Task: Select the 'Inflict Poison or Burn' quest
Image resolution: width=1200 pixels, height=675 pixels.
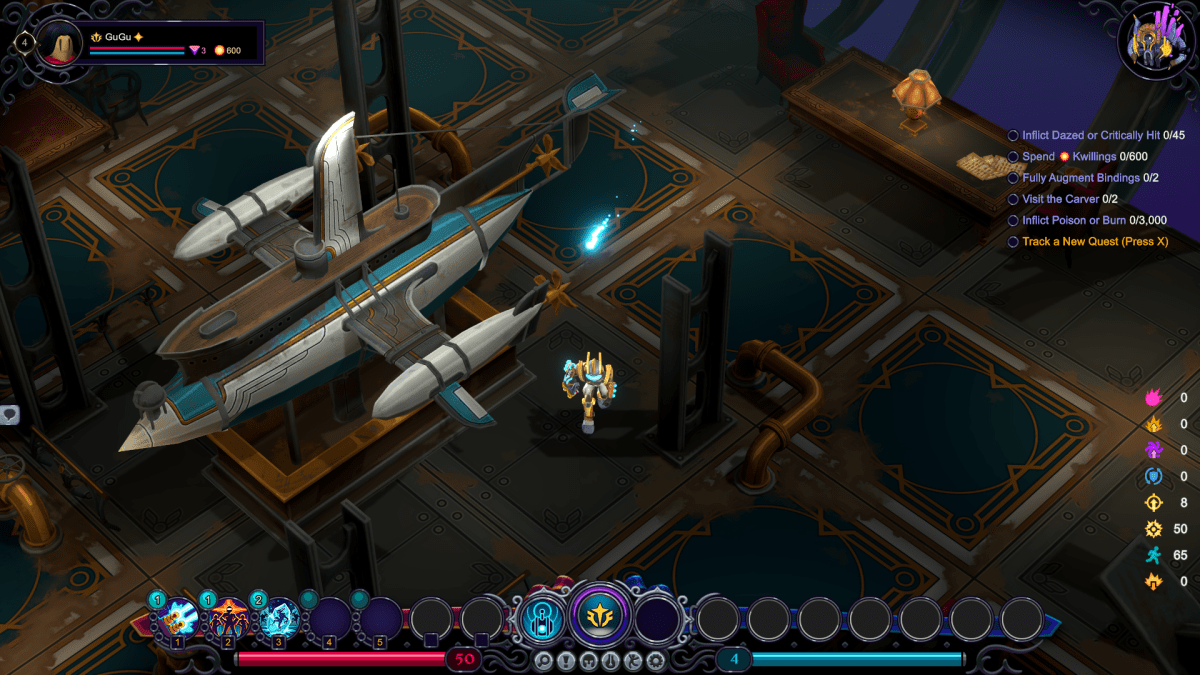Action: 1088,220
